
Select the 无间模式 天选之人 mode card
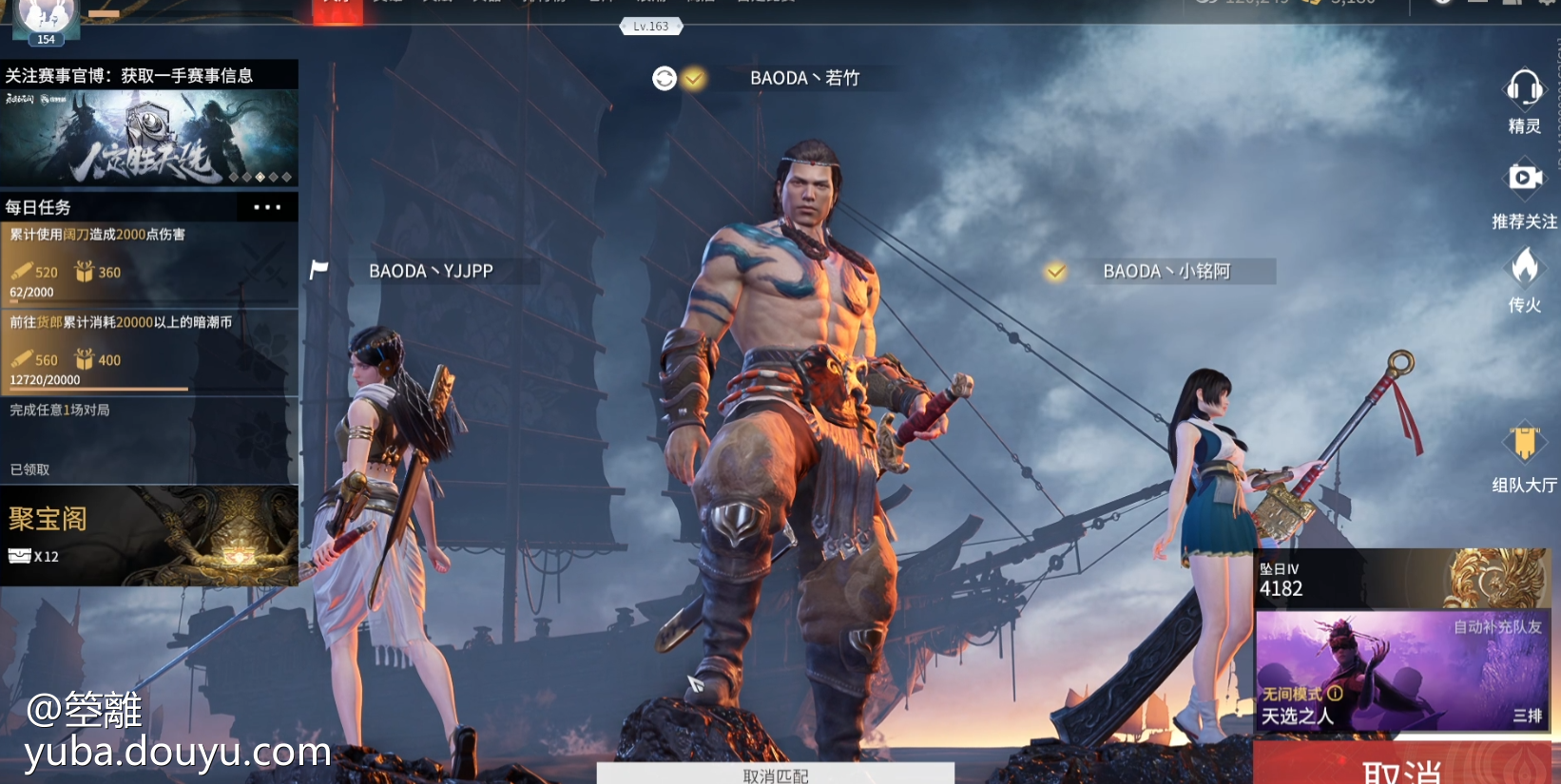[x=1402, y=671]
